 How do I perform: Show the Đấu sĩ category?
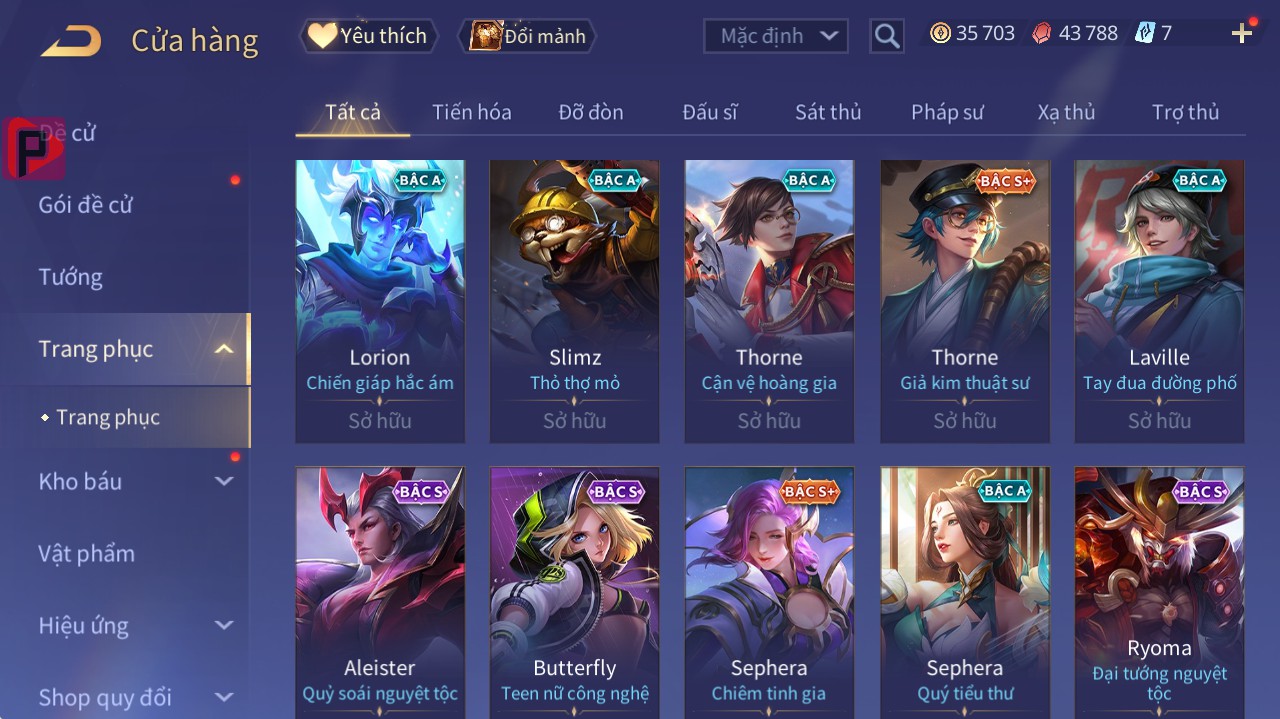pos(709,112)
